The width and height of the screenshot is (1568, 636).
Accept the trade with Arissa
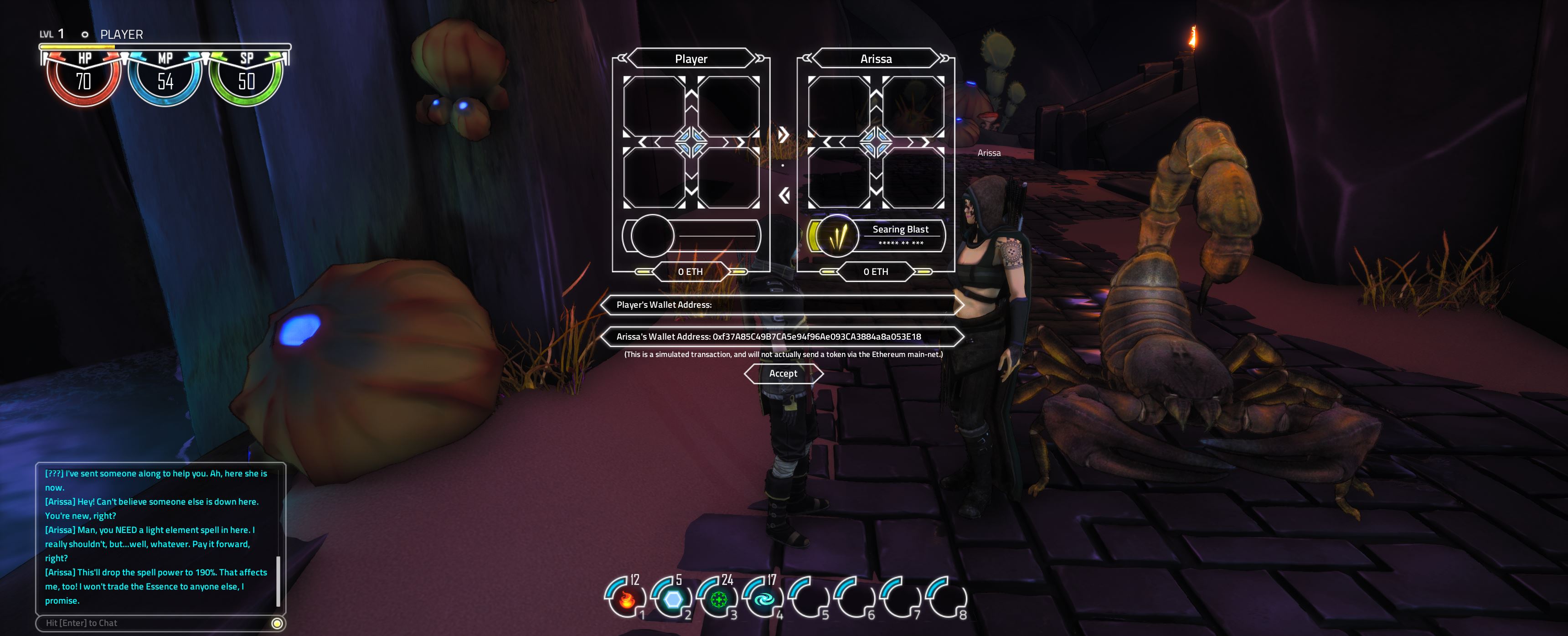783,373
